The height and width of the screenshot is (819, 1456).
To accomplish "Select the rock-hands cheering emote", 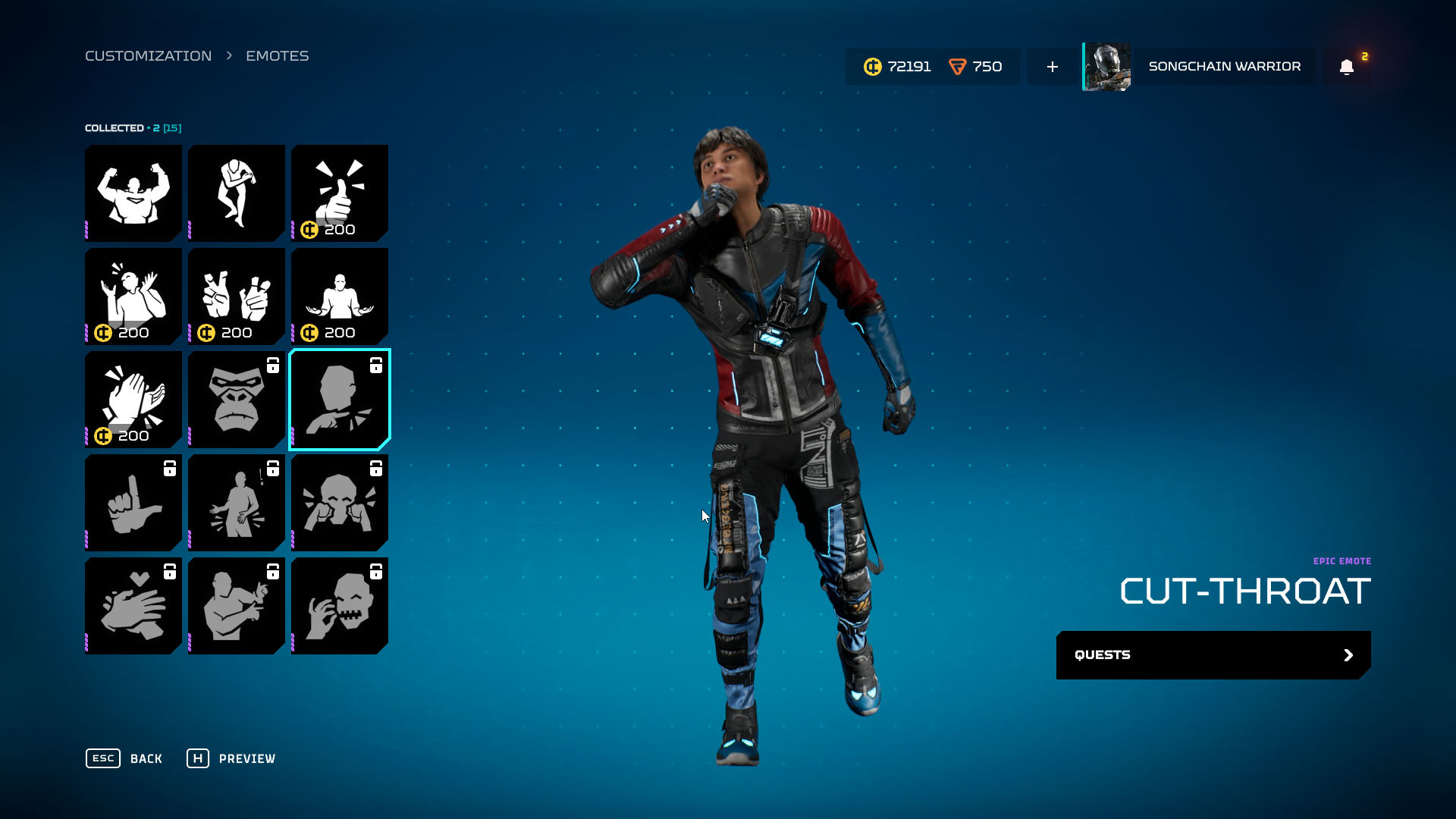I will (133, 297).
